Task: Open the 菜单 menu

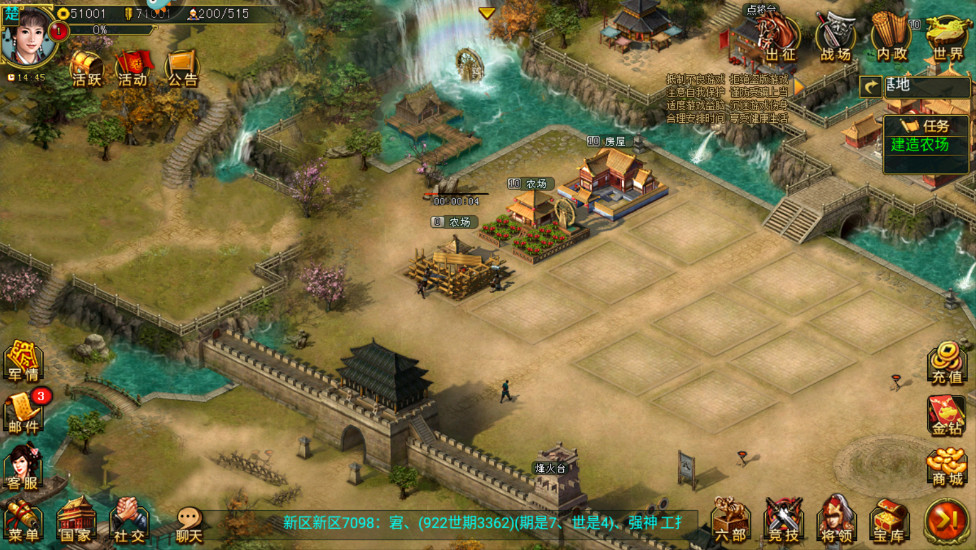Action: coord(22,520)
